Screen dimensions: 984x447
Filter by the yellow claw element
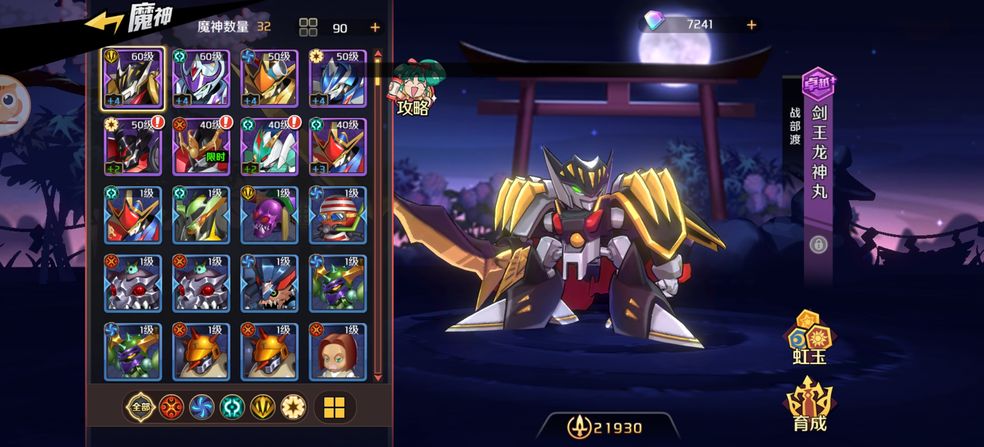coord(262,406)
